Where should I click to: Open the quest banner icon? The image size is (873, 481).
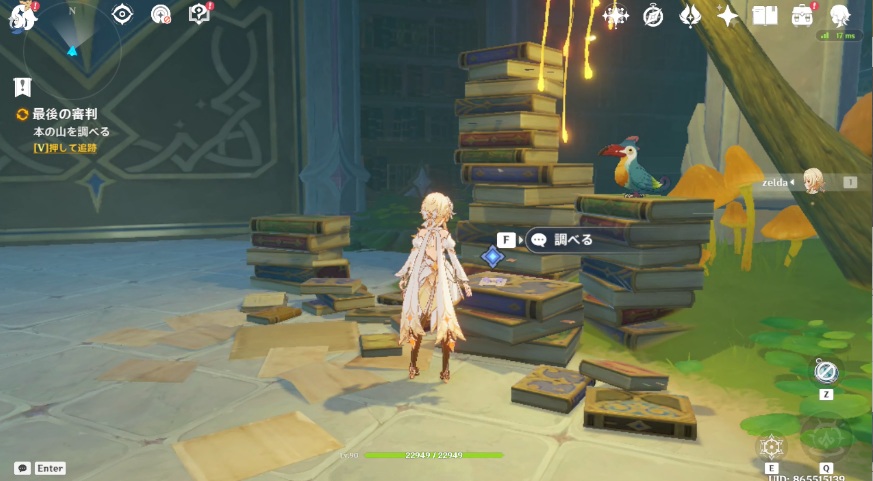point(23,87)
